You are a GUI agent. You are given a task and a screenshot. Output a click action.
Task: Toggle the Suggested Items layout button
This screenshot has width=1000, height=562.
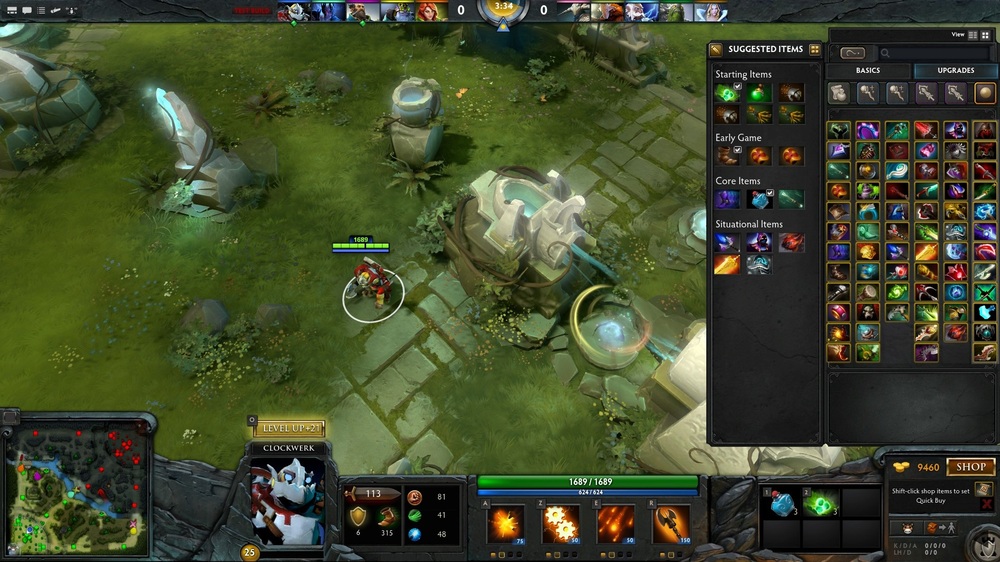point(814,49)
